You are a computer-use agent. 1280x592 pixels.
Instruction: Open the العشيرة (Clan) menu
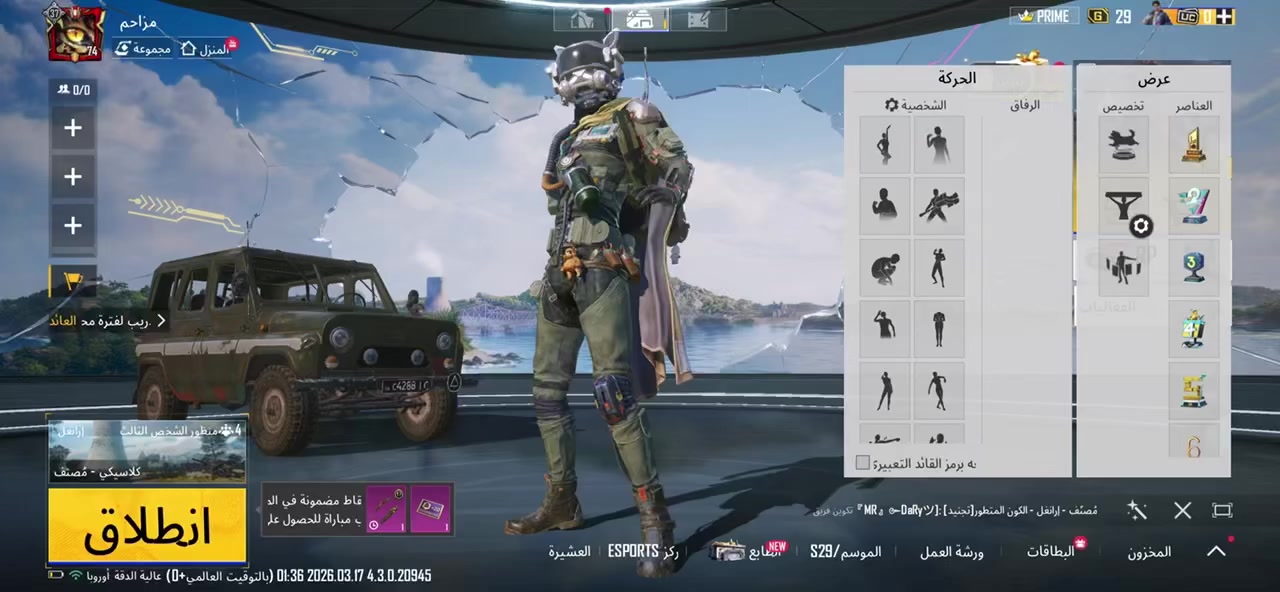point(569,551)
